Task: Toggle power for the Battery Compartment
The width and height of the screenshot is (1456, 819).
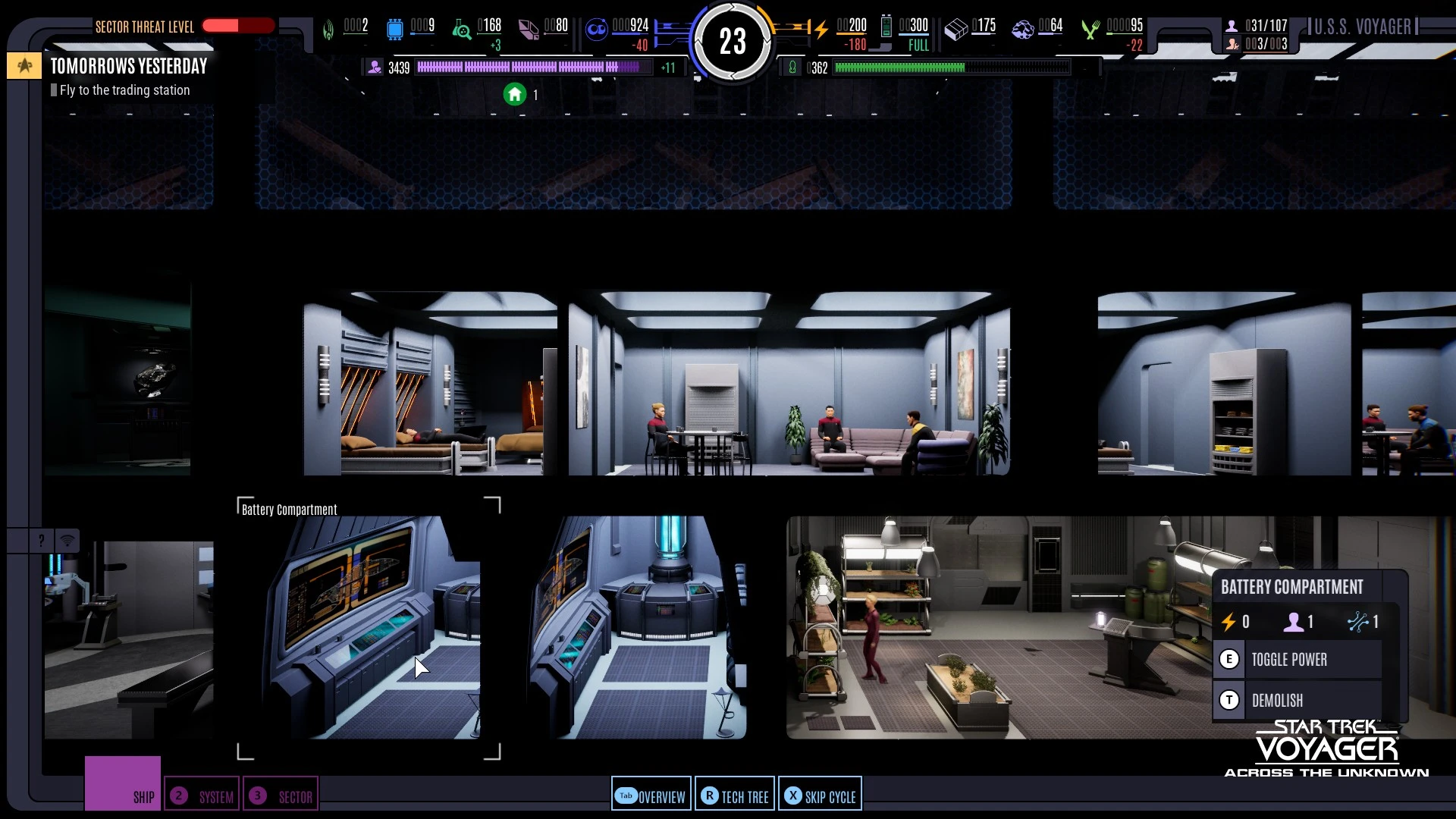Action: (x=1288, y=659)
